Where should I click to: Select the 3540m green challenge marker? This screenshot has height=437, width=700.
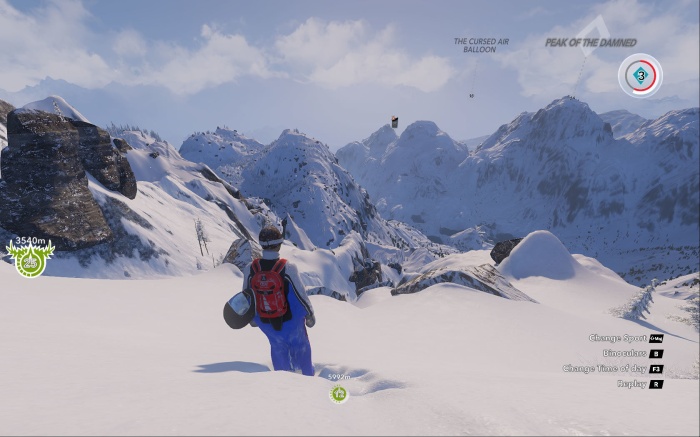click(x=30, y=261)
